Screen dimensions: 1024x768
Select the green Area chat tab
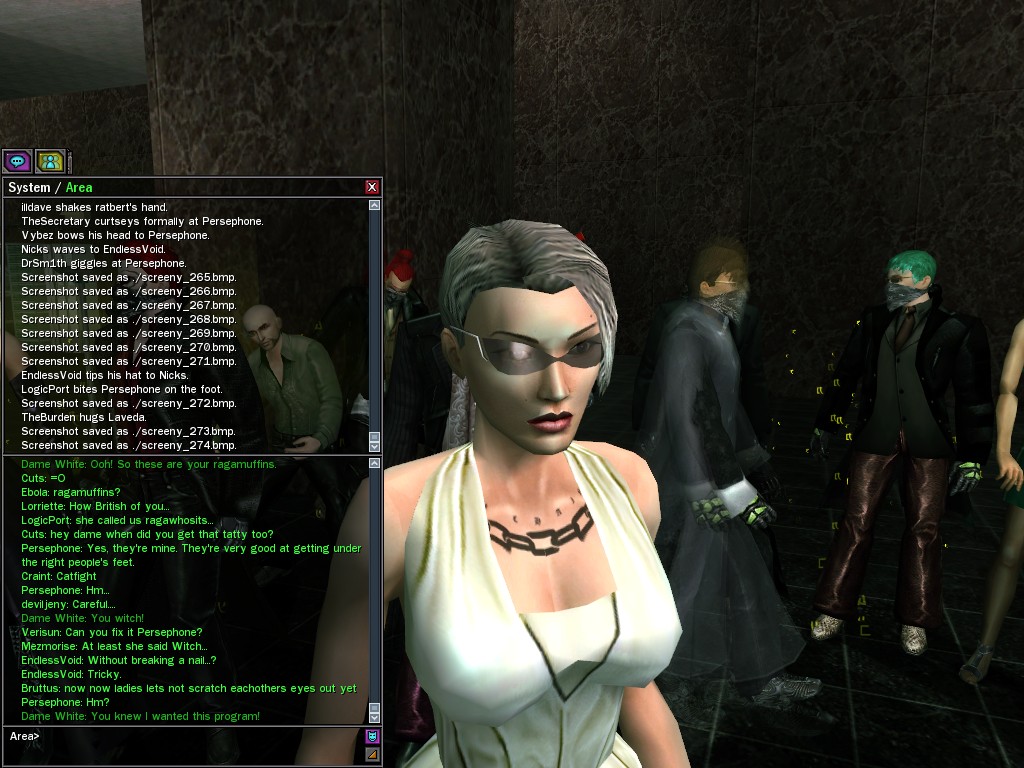(79, 187)
